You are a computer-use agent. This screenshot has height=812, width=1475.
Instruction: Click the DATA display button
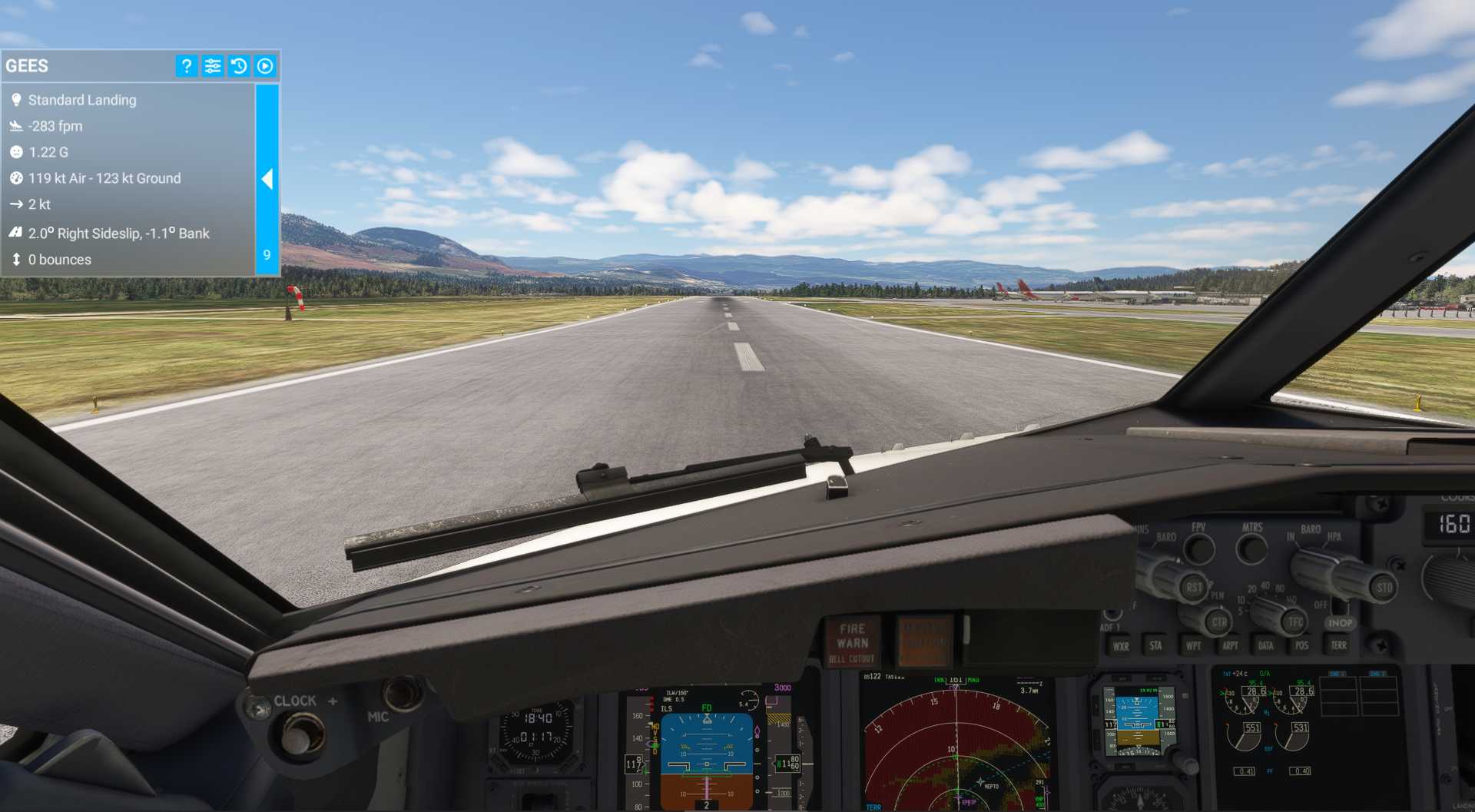pyautogui.click(x=1266, y=645)
